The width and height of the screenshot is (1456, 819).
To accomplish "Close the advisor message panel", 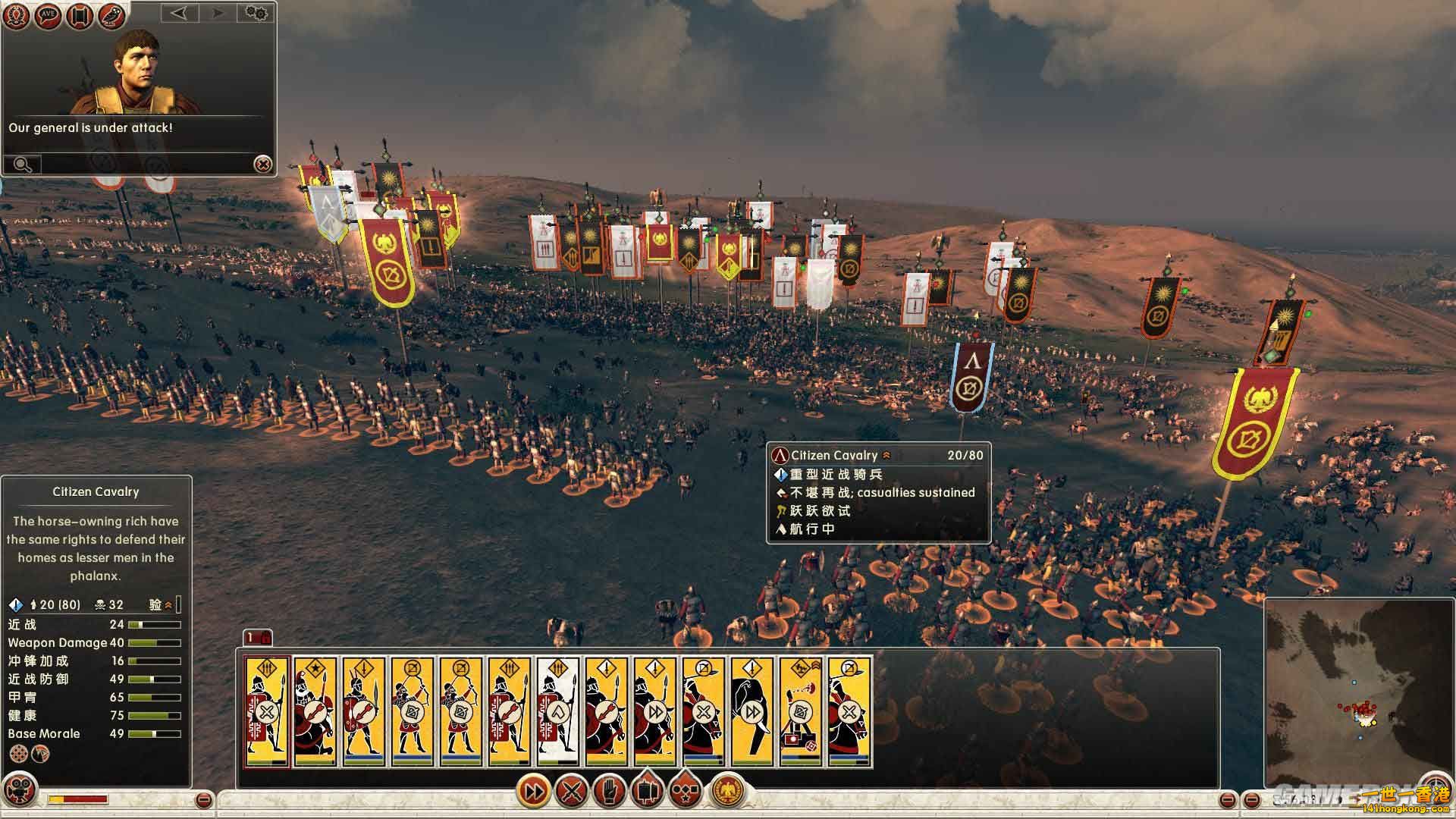I will coord(262,164).
